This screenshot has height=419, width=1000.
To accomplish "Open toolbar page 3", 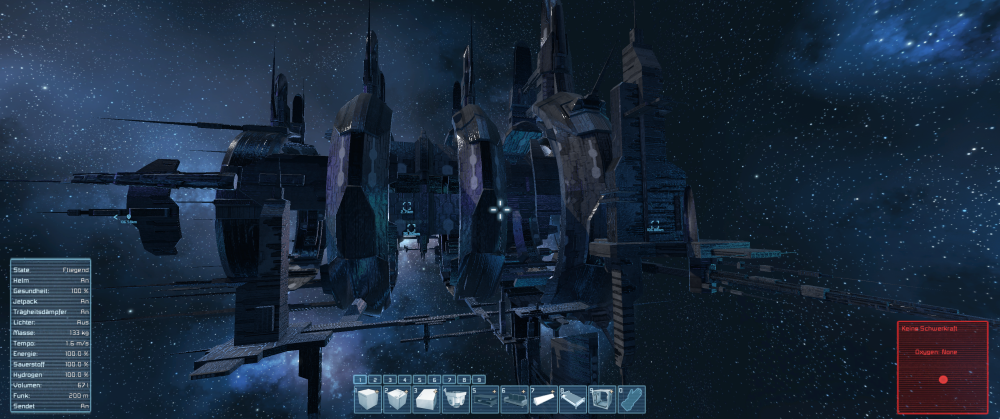I will [x=391, y=380].
